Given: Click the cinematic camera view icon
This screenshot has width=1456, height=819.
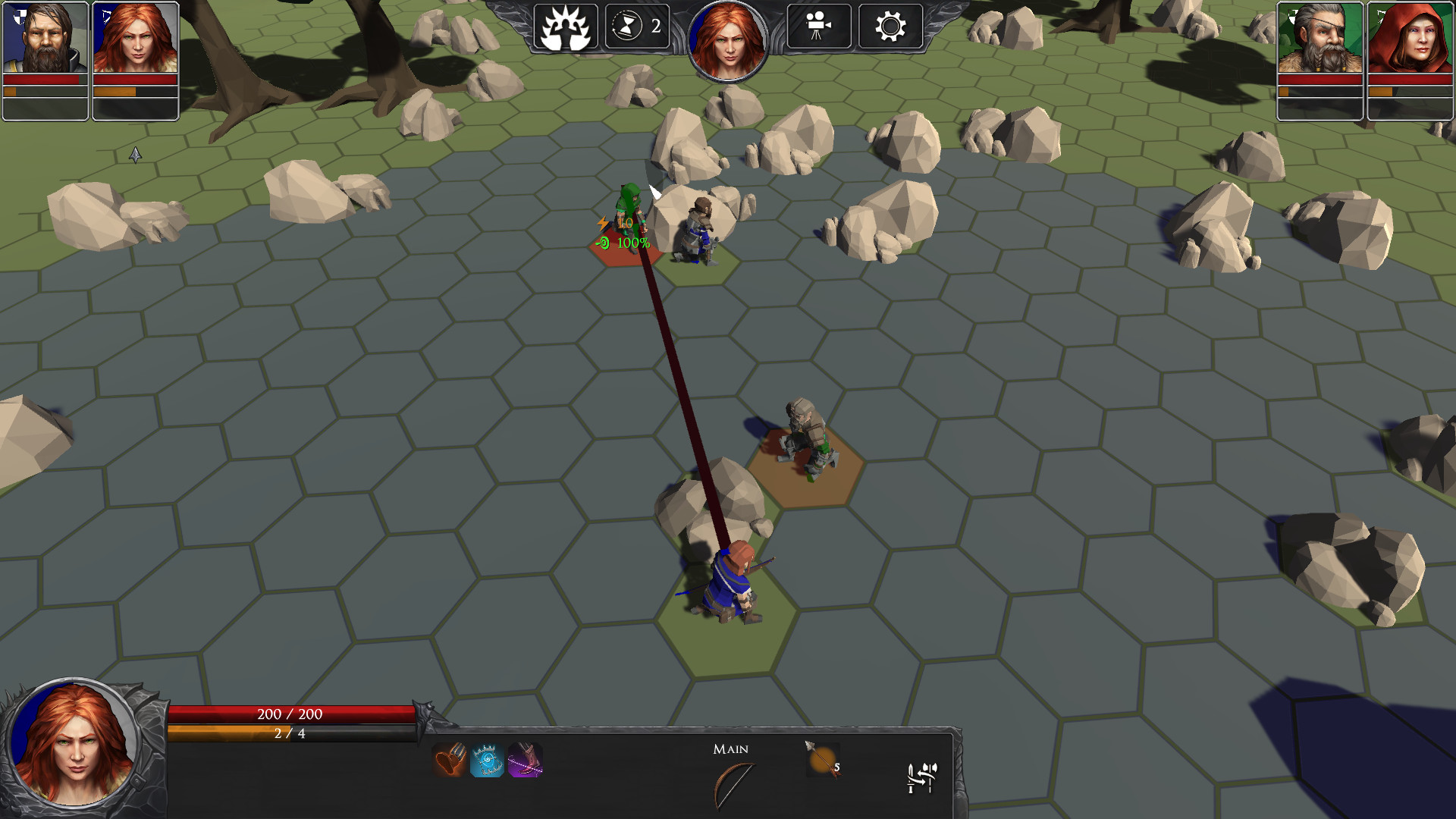Looking at the screenshot, I should pos(818,27).
